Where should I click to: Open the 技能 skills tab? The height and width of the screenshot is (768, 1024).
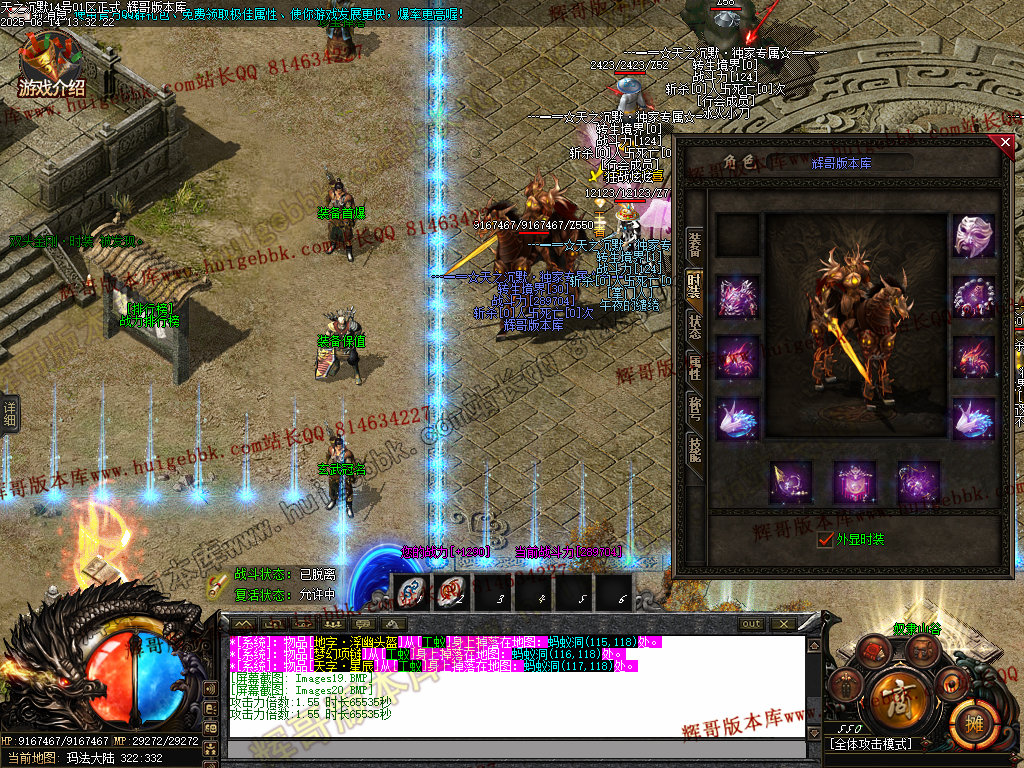[x=694, y=448]
